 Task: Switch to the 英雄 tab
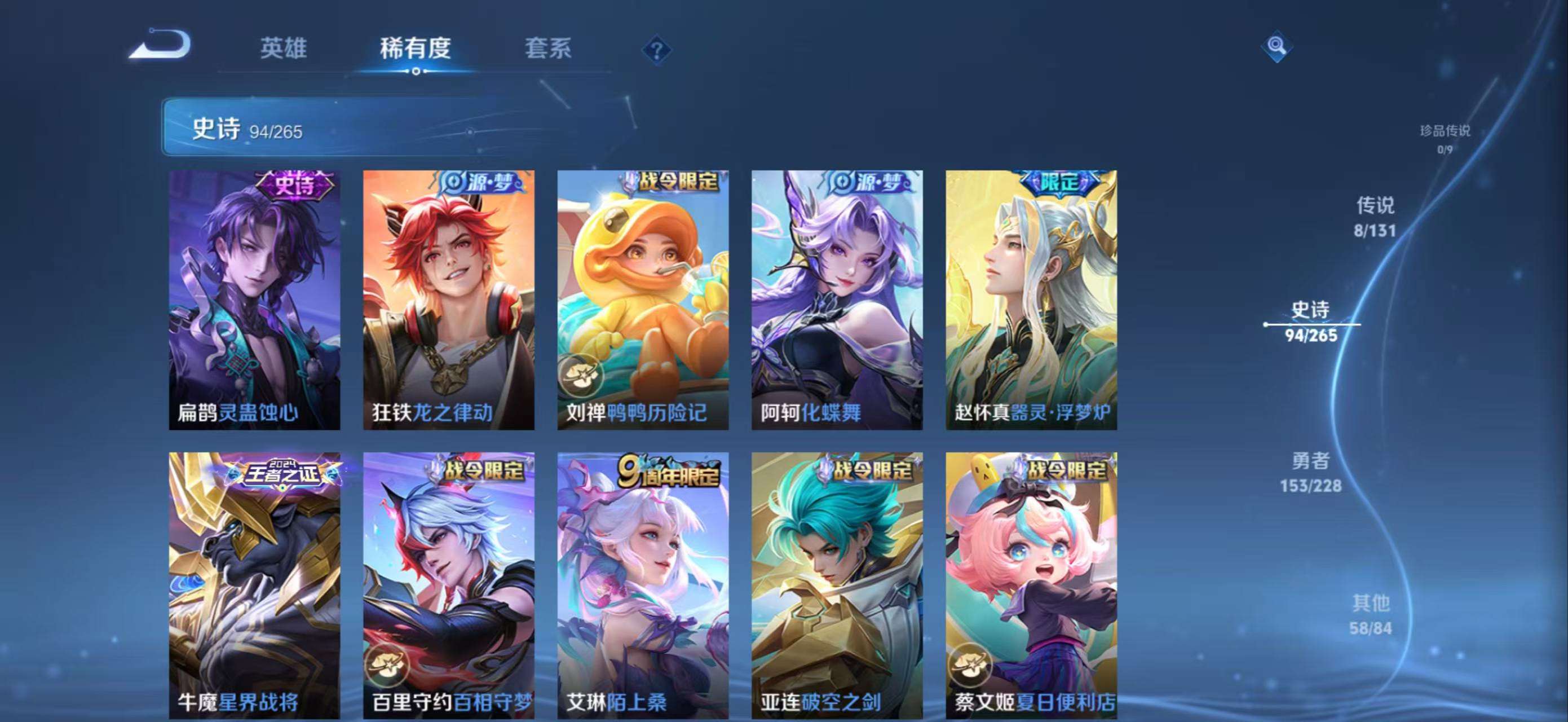pyautogui.click(x=283, y=48)
